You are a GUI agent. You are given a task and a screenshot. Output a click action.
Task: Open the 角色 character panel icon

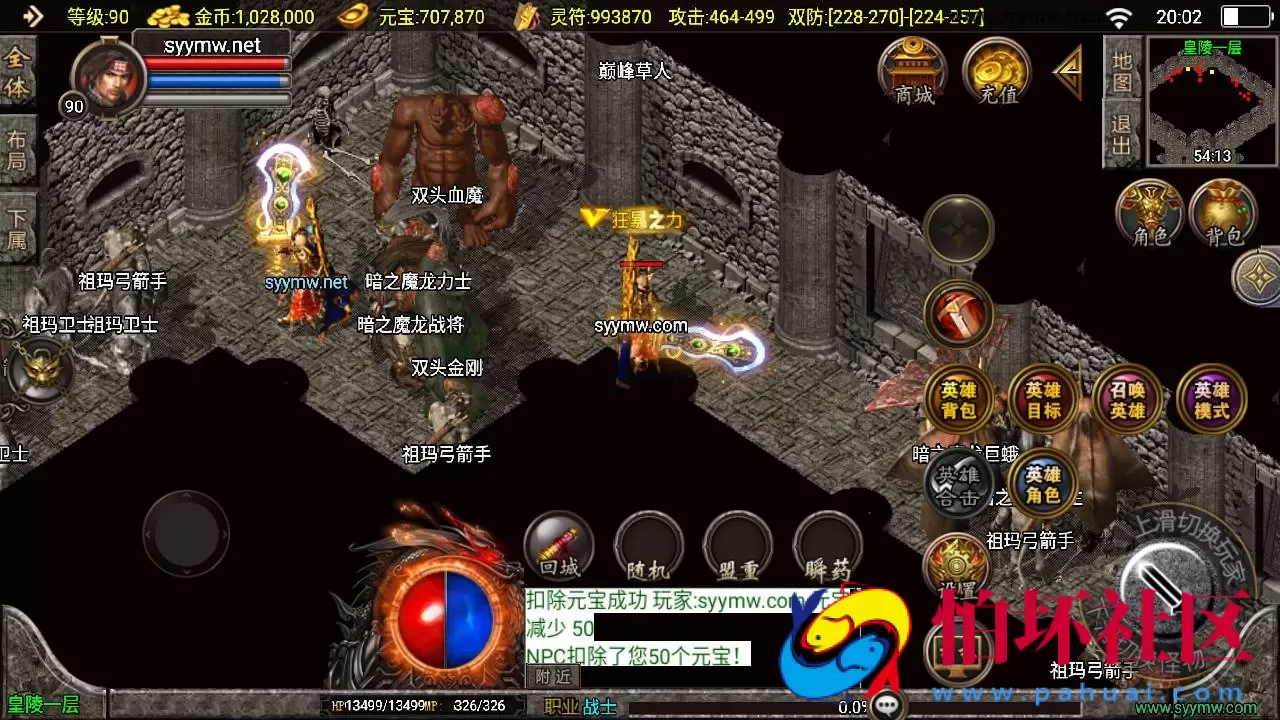pyautogui.click(x=1149, y=213)
